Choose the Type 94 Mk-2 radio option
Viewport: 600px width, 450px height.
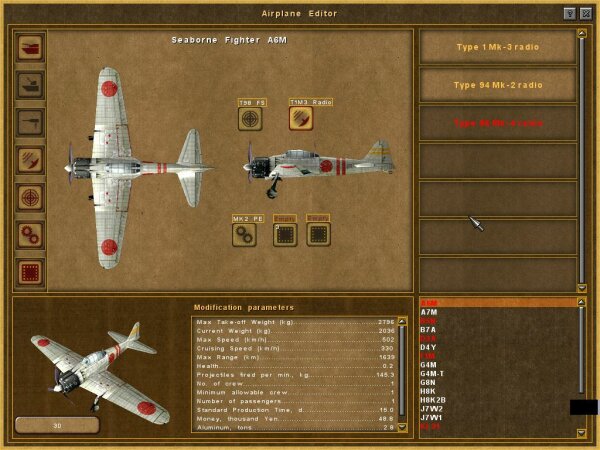(x=496, y=85)
